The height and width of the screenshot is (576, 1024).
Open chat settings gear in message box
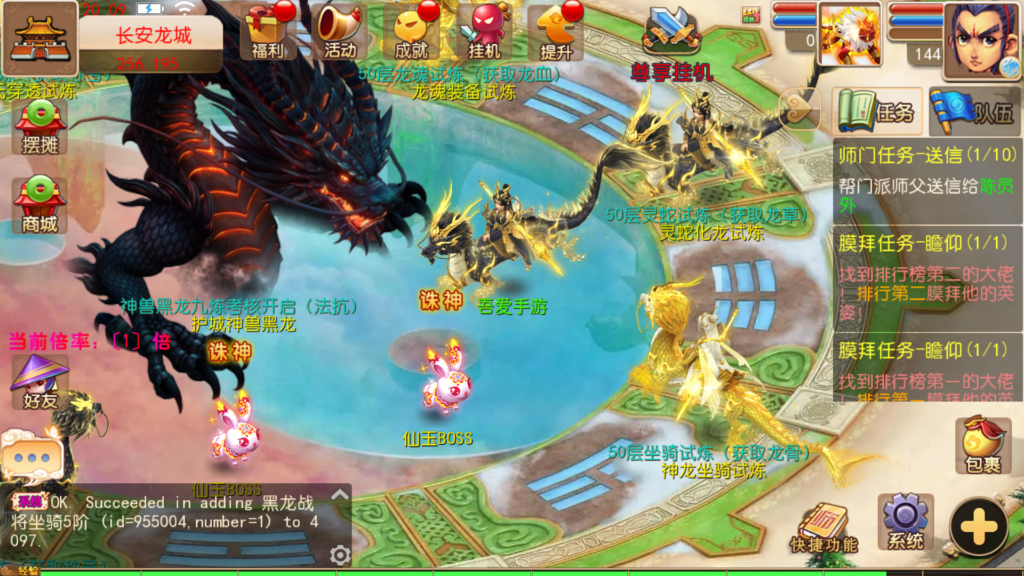(x=340, y=555)
